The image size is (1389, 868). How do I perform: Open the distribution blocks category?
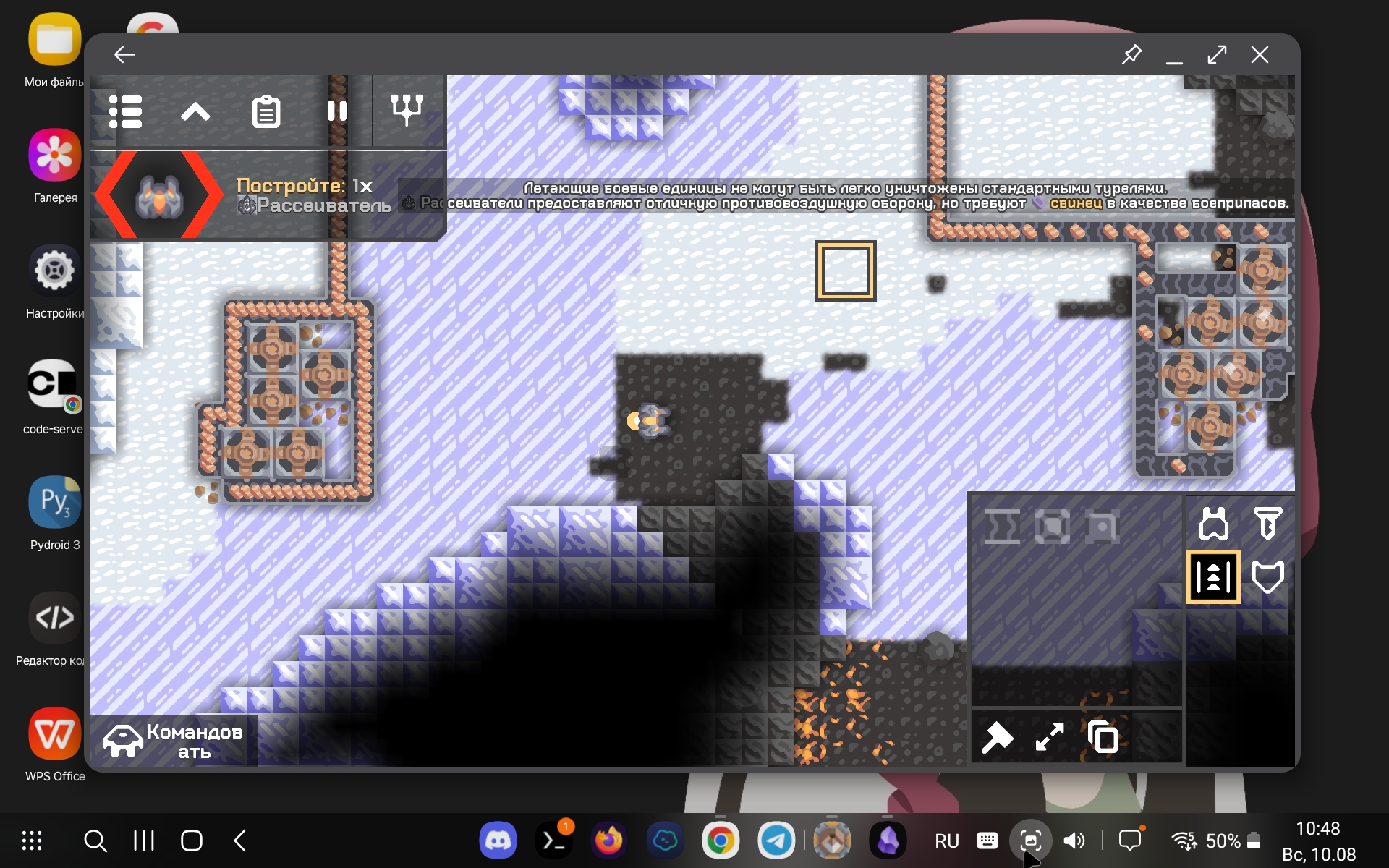pyautogui.click(x=1214, y=576)
